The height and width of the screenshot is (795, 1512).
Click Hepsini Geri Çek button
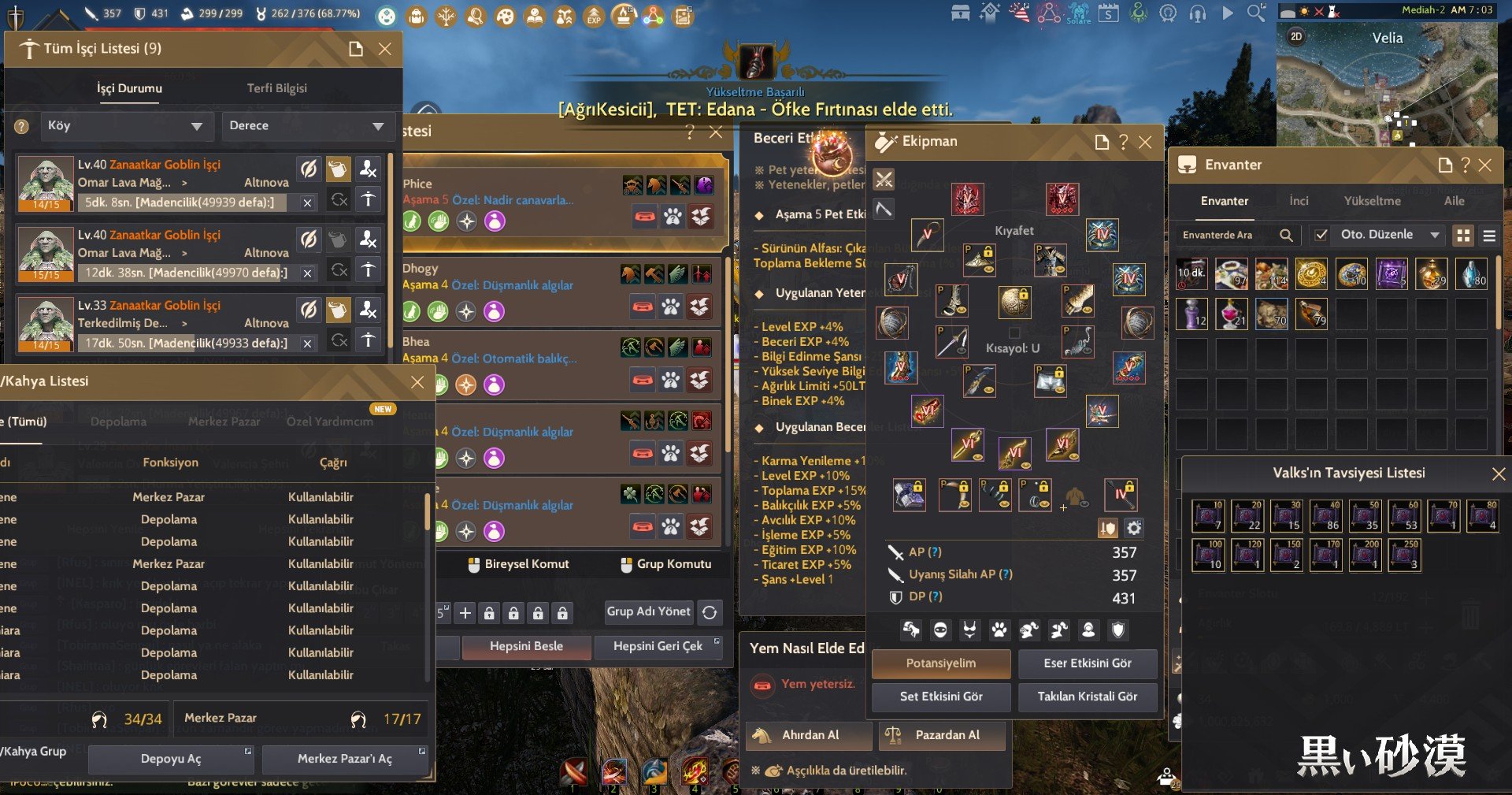658,646
